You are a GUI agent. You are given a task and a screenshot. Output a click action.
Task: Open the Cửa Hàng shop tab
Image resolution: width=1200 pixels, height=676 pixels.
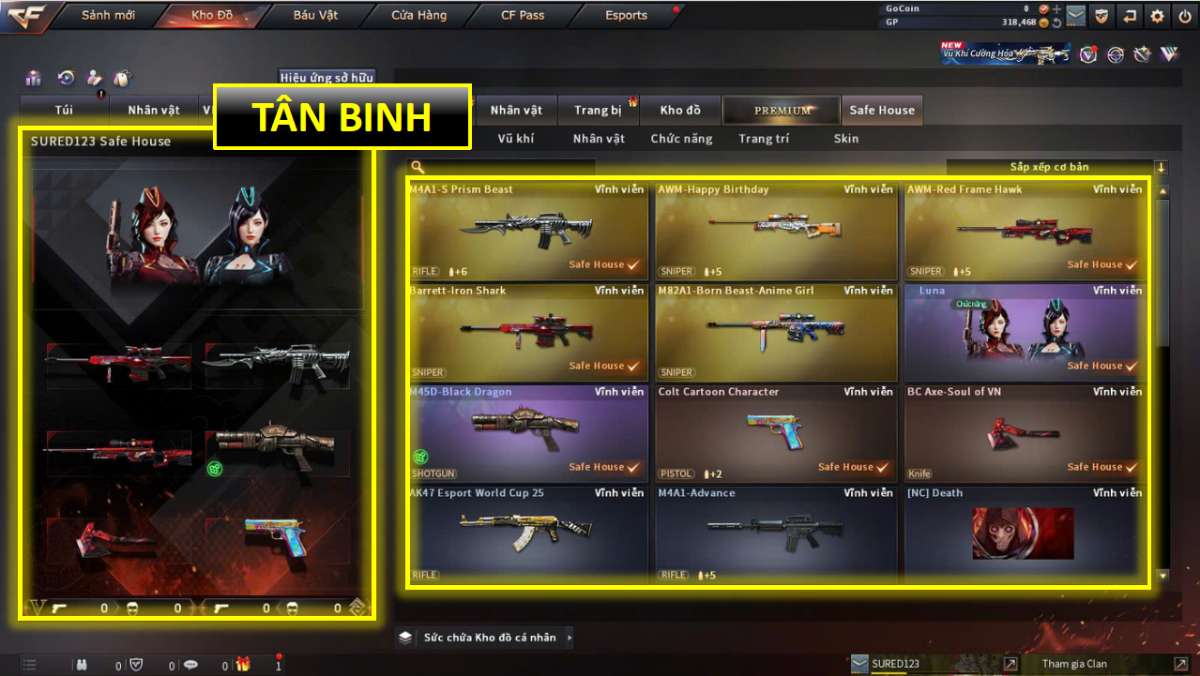click(419, 15)
